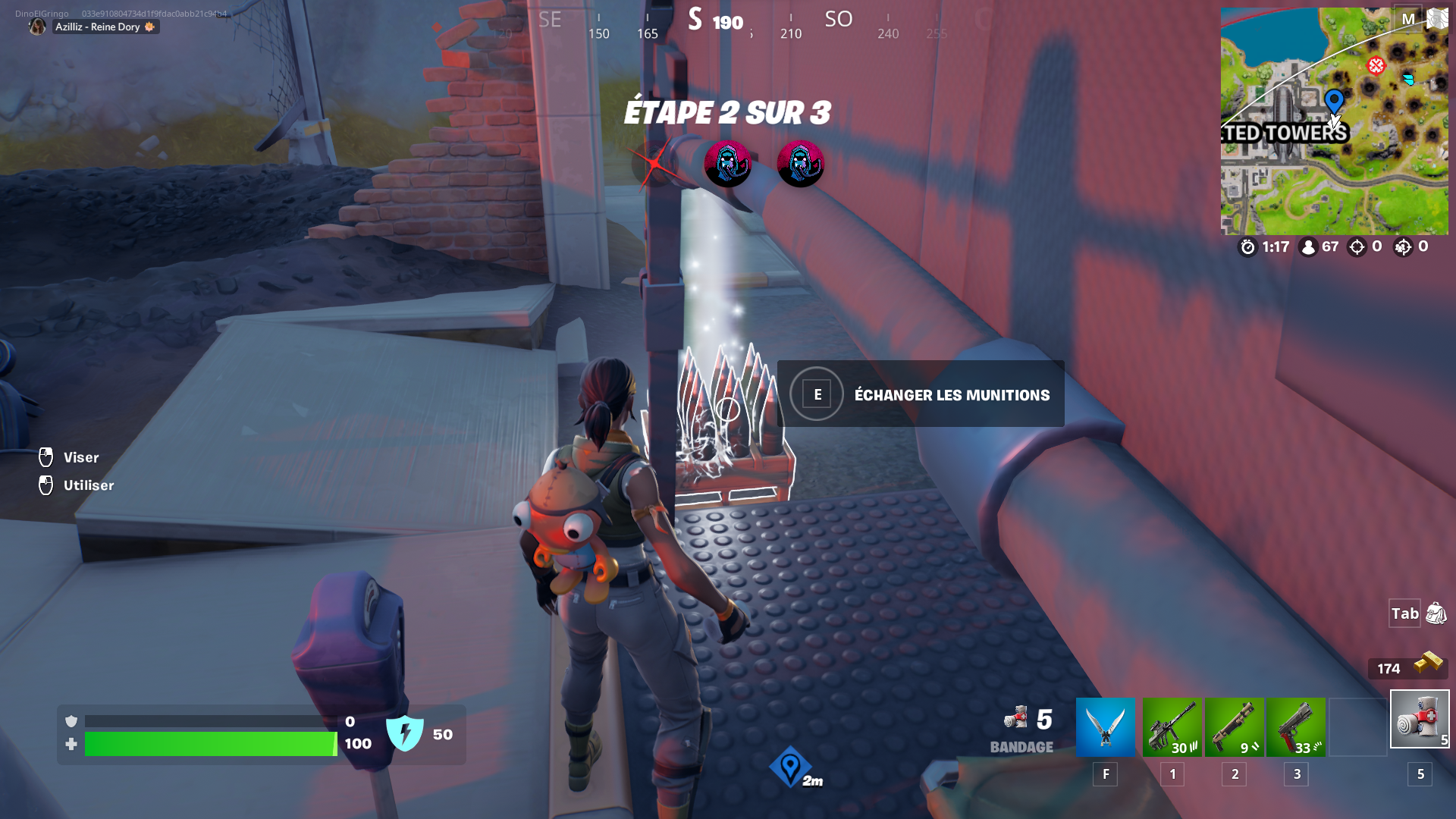Click the stopwatch icon next to 1:17
Screen dimensions: 1456x819
(x=1248, y=246)
